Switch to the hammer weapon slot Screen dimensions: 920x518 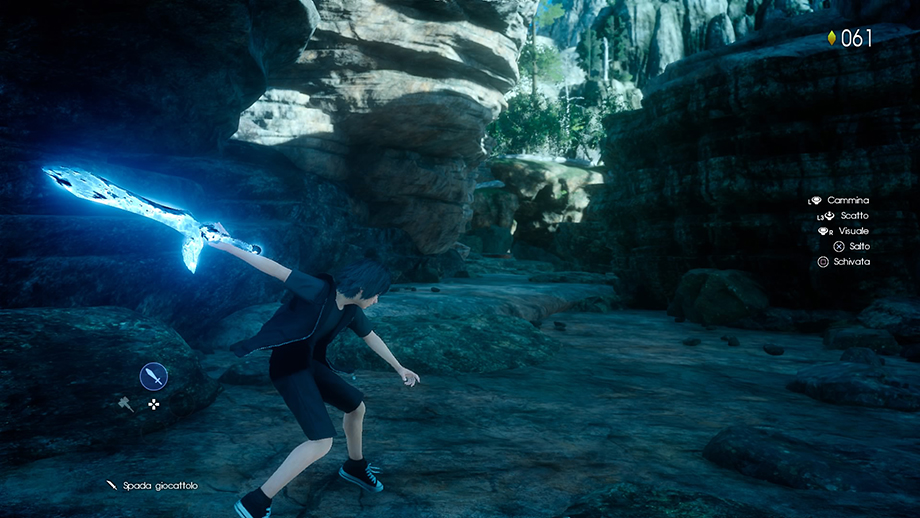[126, 404]
